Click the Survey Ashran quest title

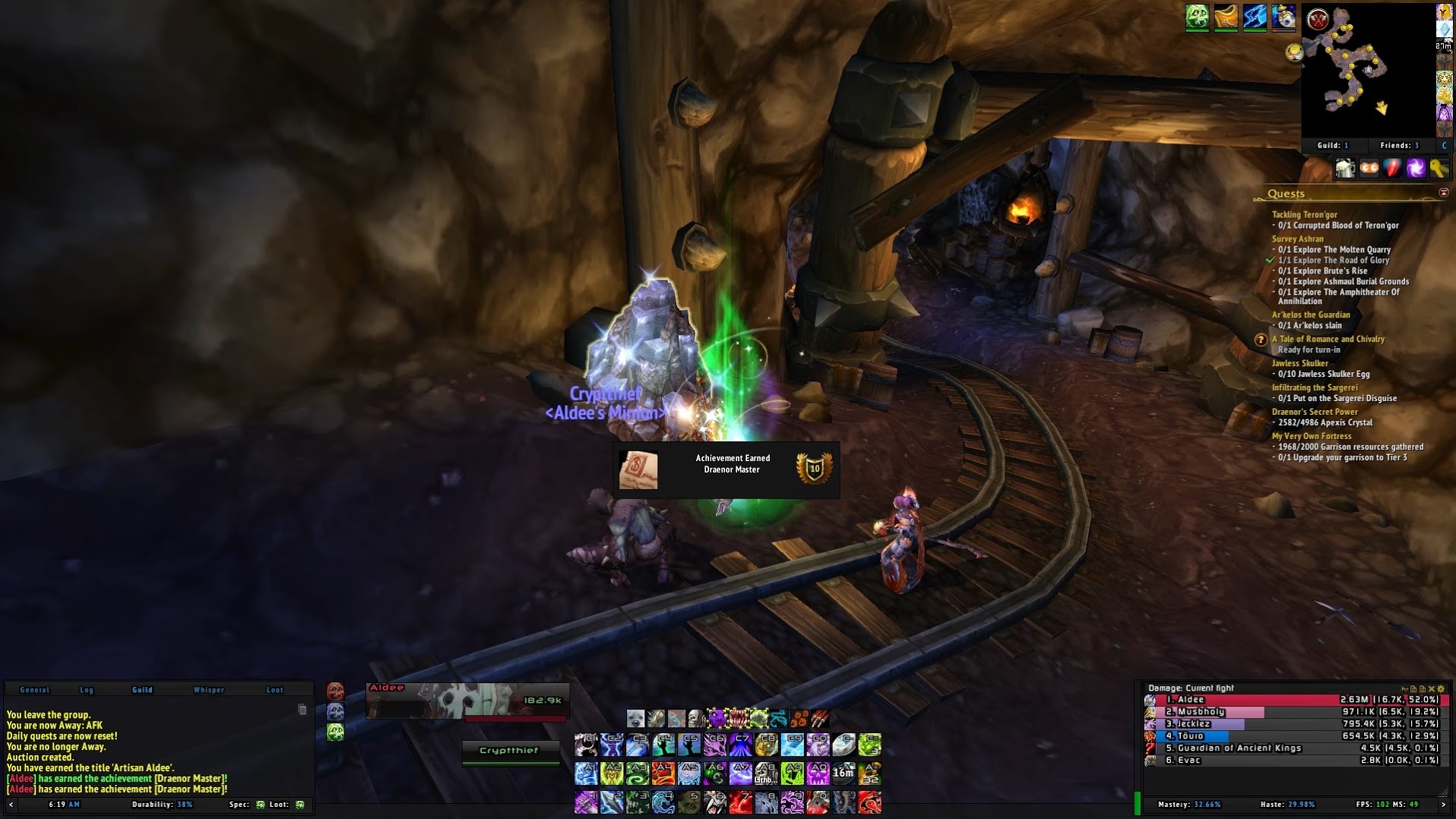pos(1297,239)
